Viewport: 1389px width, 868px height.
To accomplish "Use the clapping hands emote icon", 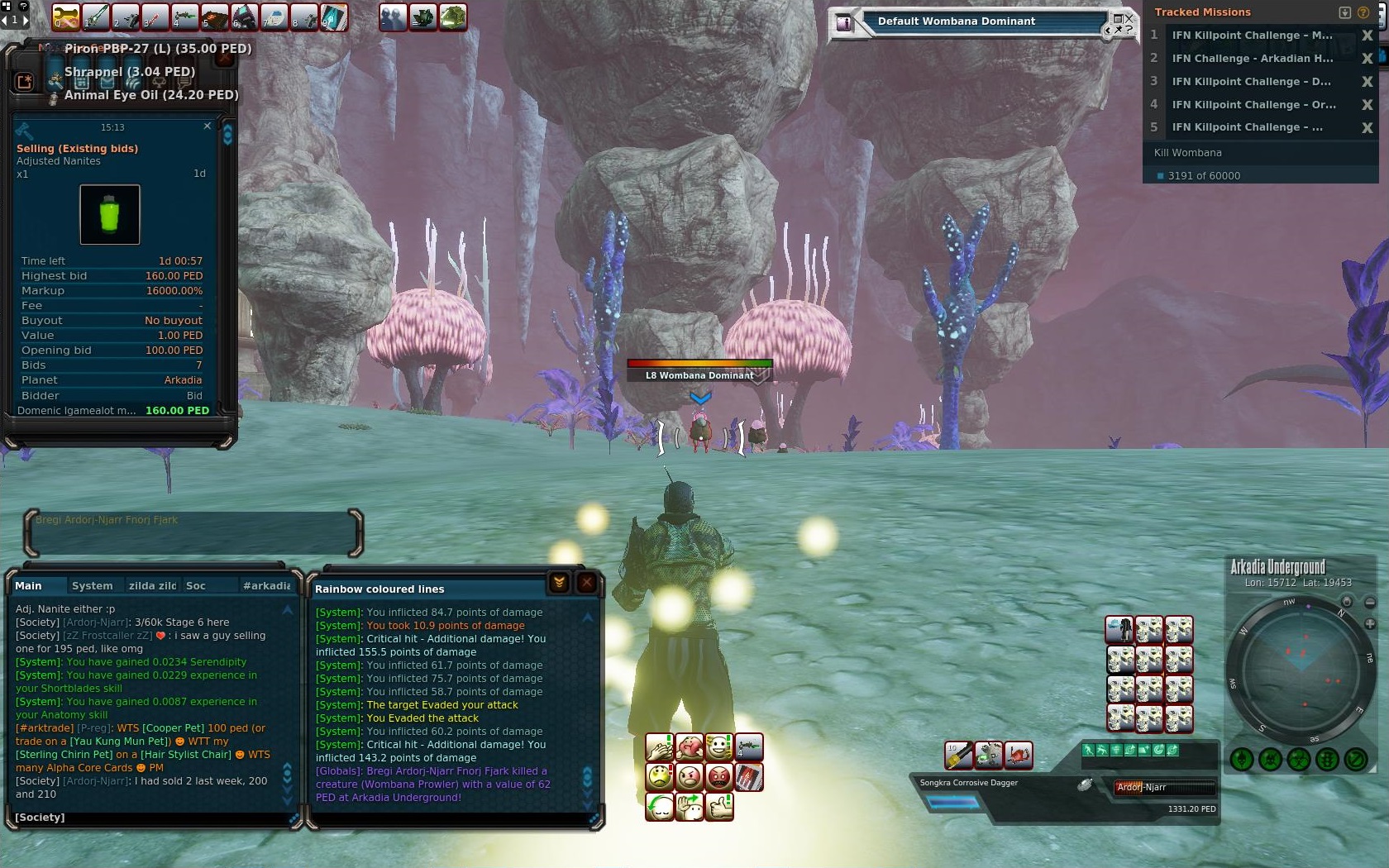I will point(660,748).
